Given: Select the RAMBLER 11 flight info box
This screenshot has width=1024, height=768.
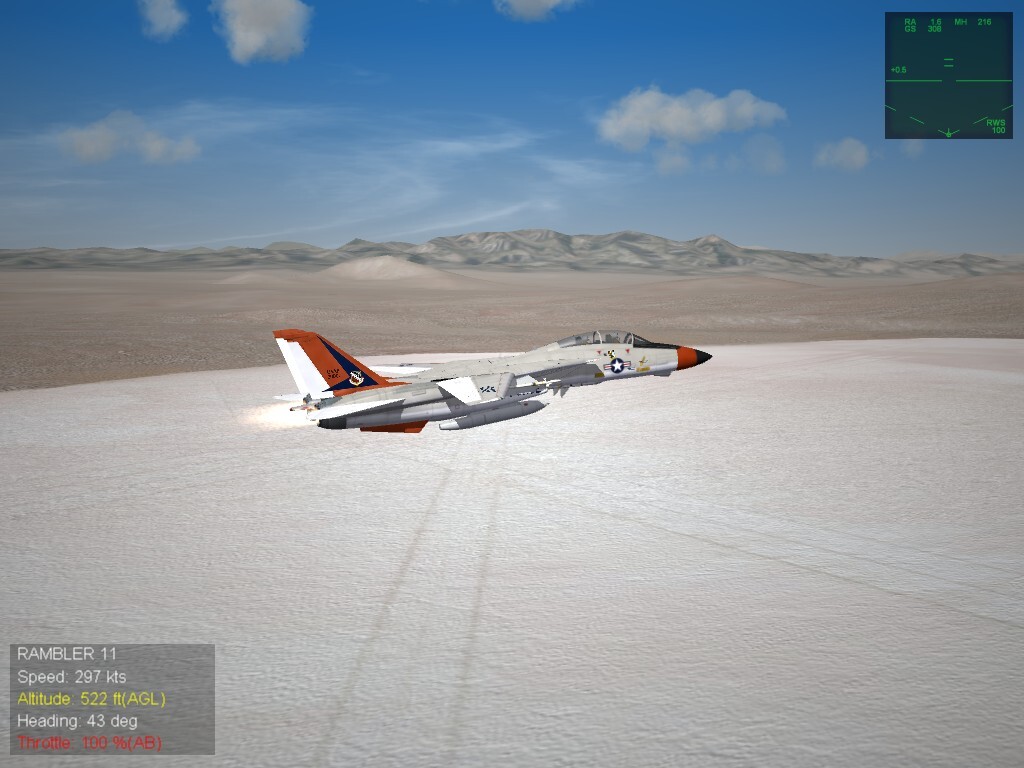Looking at the screenshot, I should (112, 698).
